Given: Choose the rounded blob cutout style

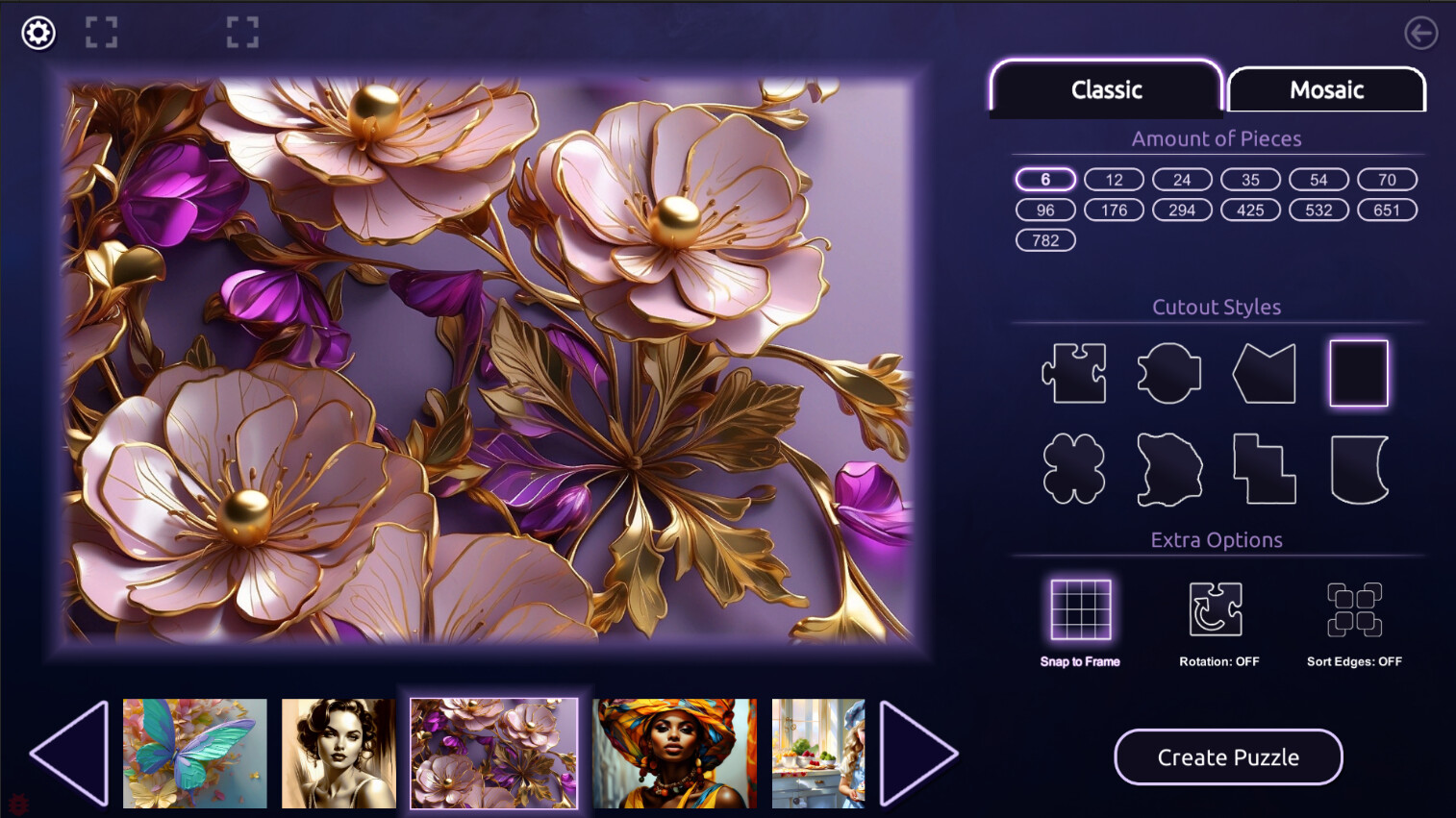Looking at the screenshot, I should click(x=1168, y=373).
